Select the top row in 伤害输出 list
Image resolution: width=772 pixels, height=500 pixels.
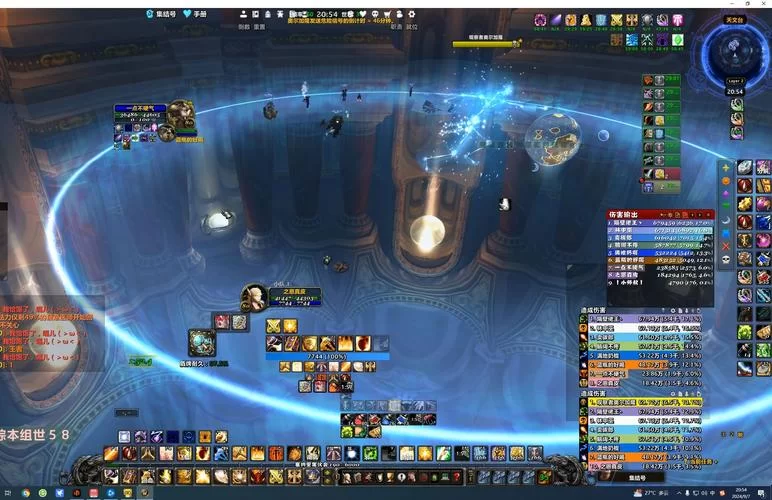pyautogui.click(x=655, y=223)
